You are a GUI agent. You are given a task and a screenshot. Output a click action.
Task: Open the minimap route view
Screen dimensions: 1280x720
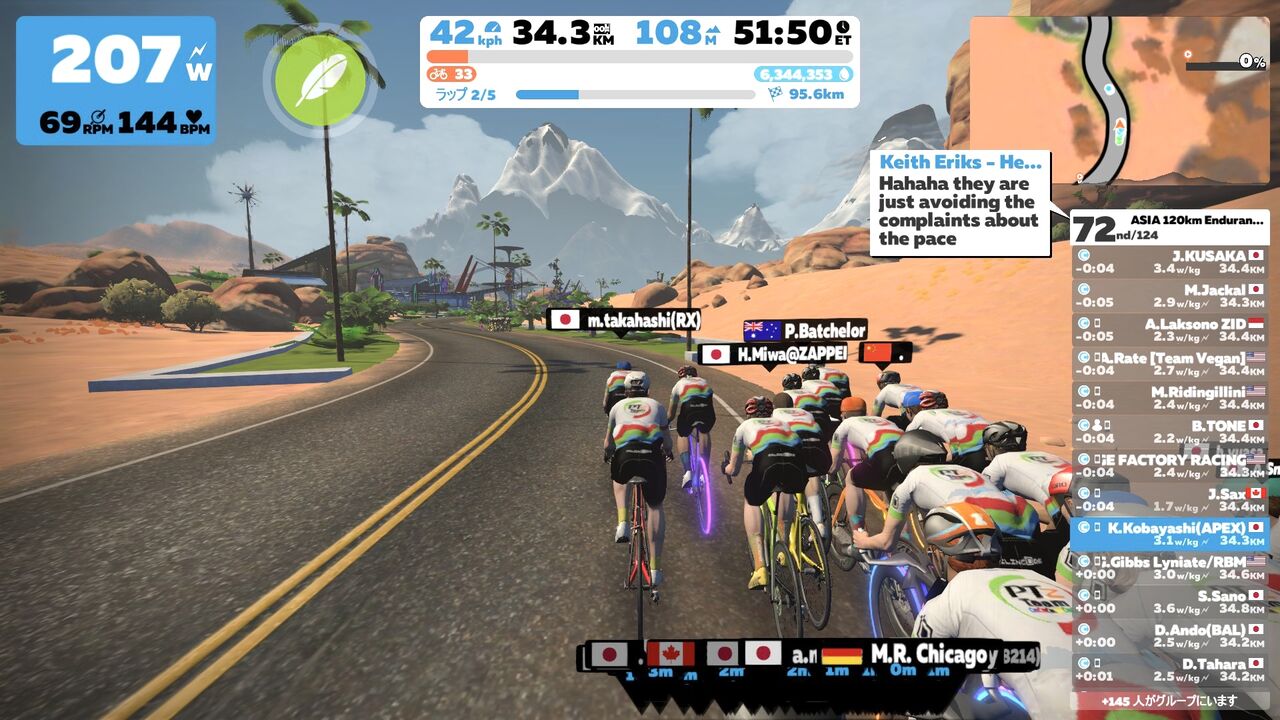(x=1120, y=100)
